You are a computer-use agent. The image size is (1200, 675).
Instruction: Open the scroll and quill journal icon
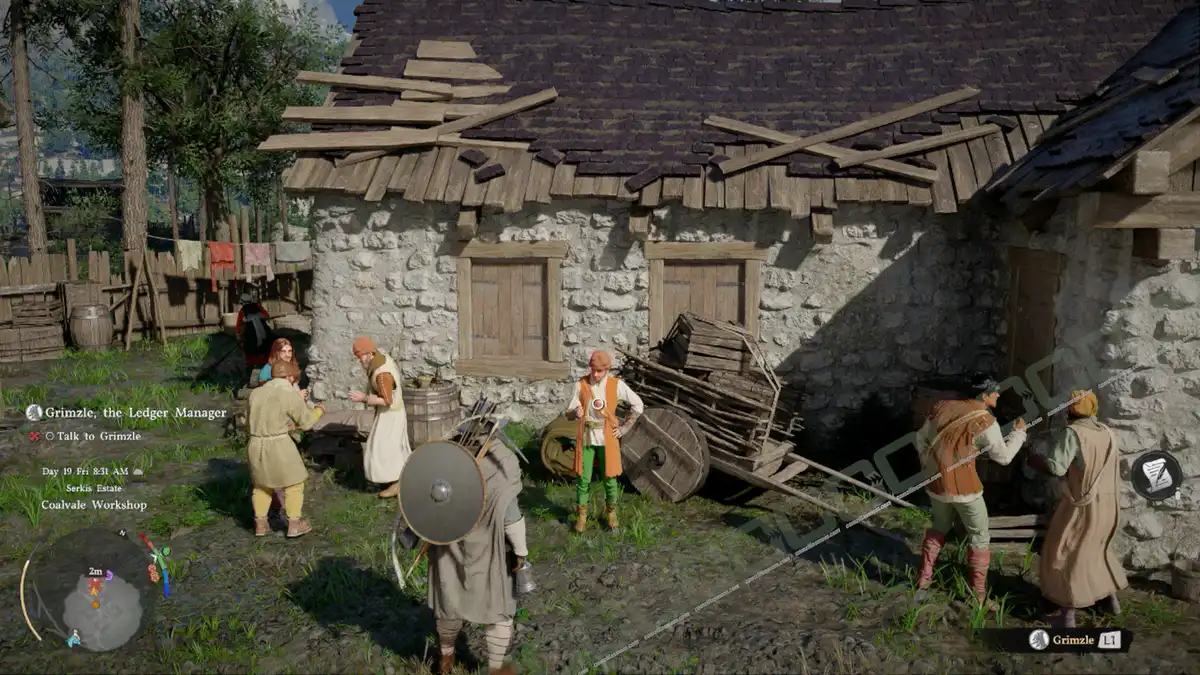coord(1156,475)
